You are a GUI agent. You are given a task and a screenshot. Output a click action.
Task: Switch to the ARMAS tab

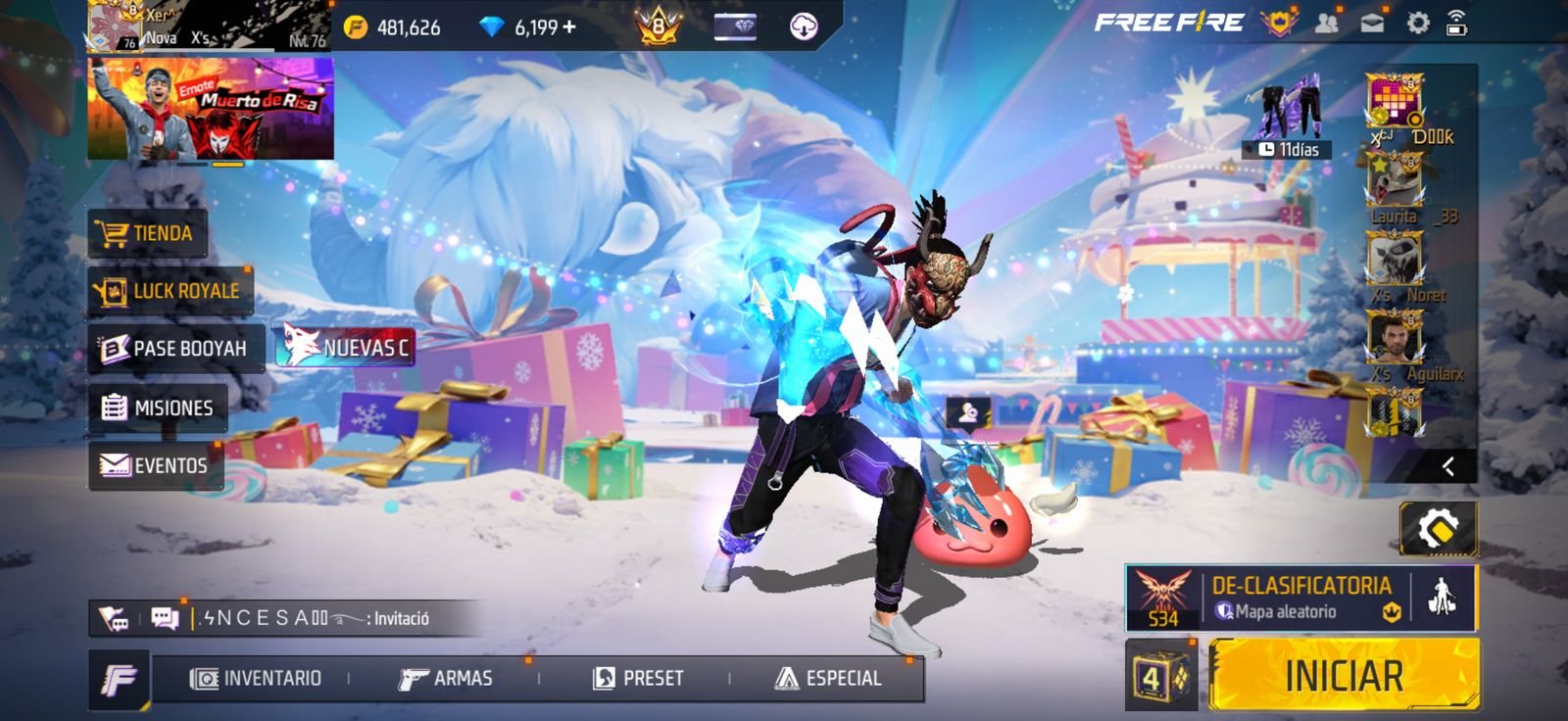(446, 678)
